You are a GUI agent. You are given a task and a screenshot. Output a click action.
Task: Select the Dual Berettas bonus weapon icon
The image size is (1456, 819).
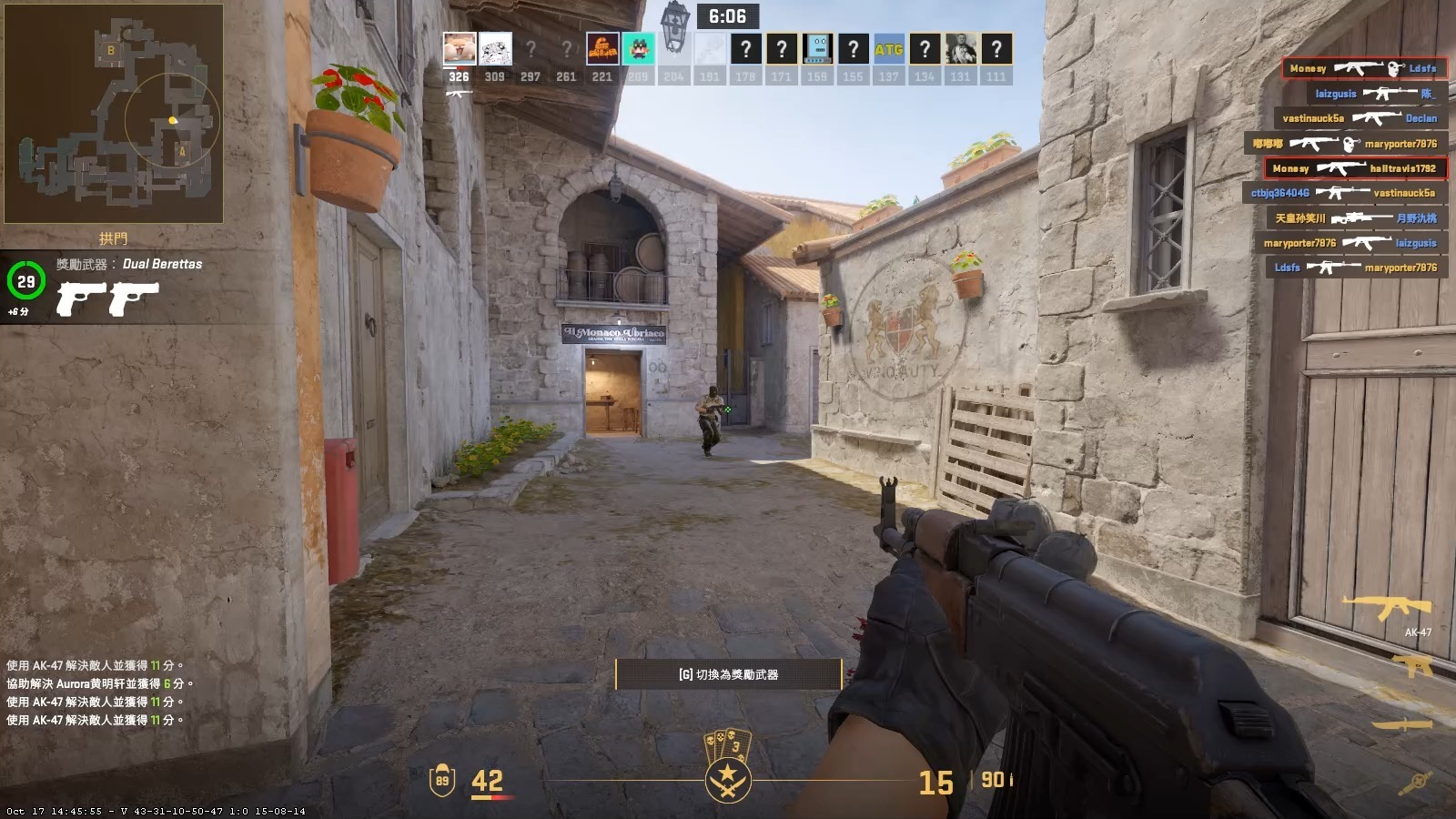107,298
